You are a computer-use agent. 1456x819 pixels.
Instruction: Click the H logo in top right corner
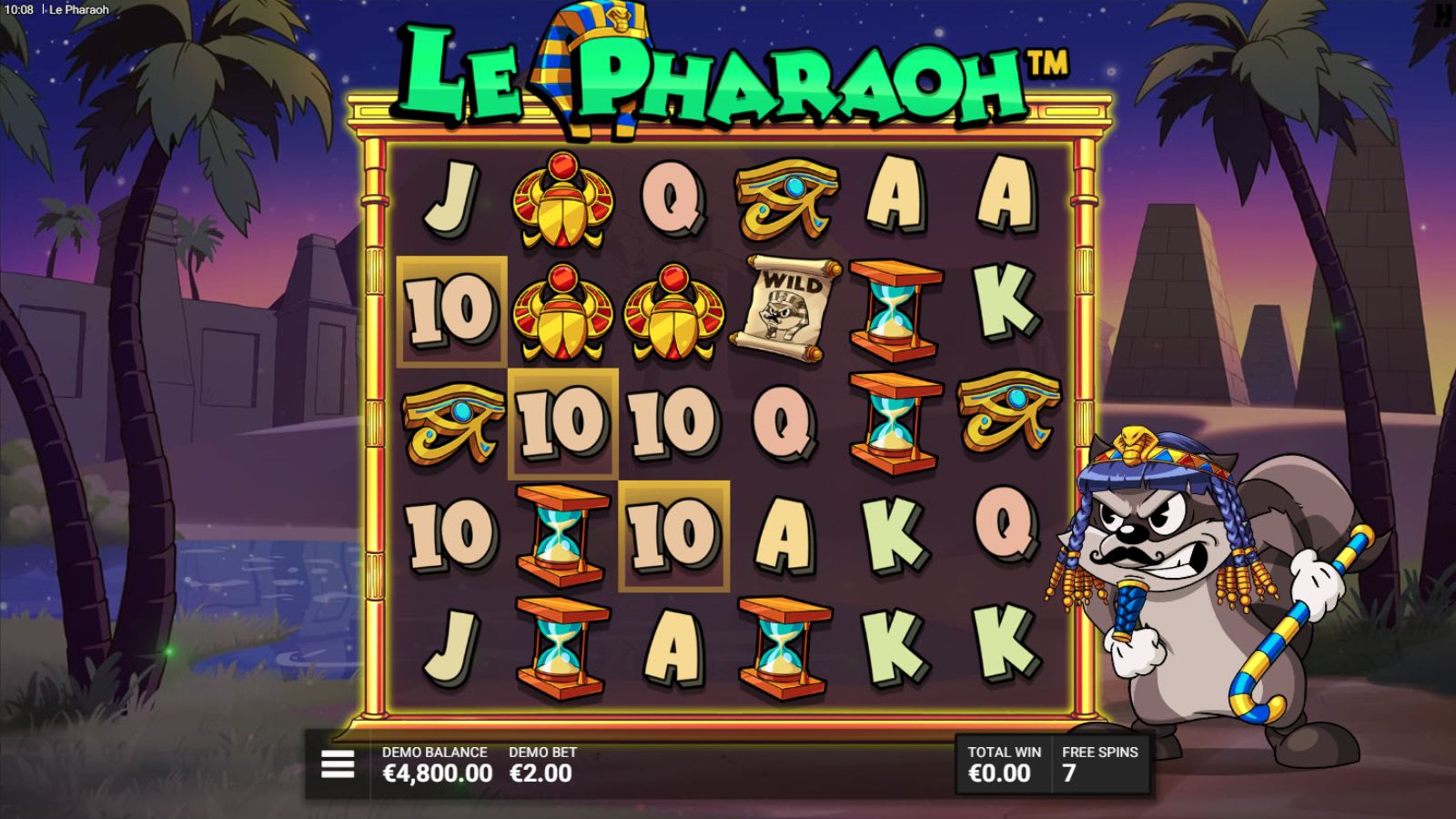point(1443,13)
